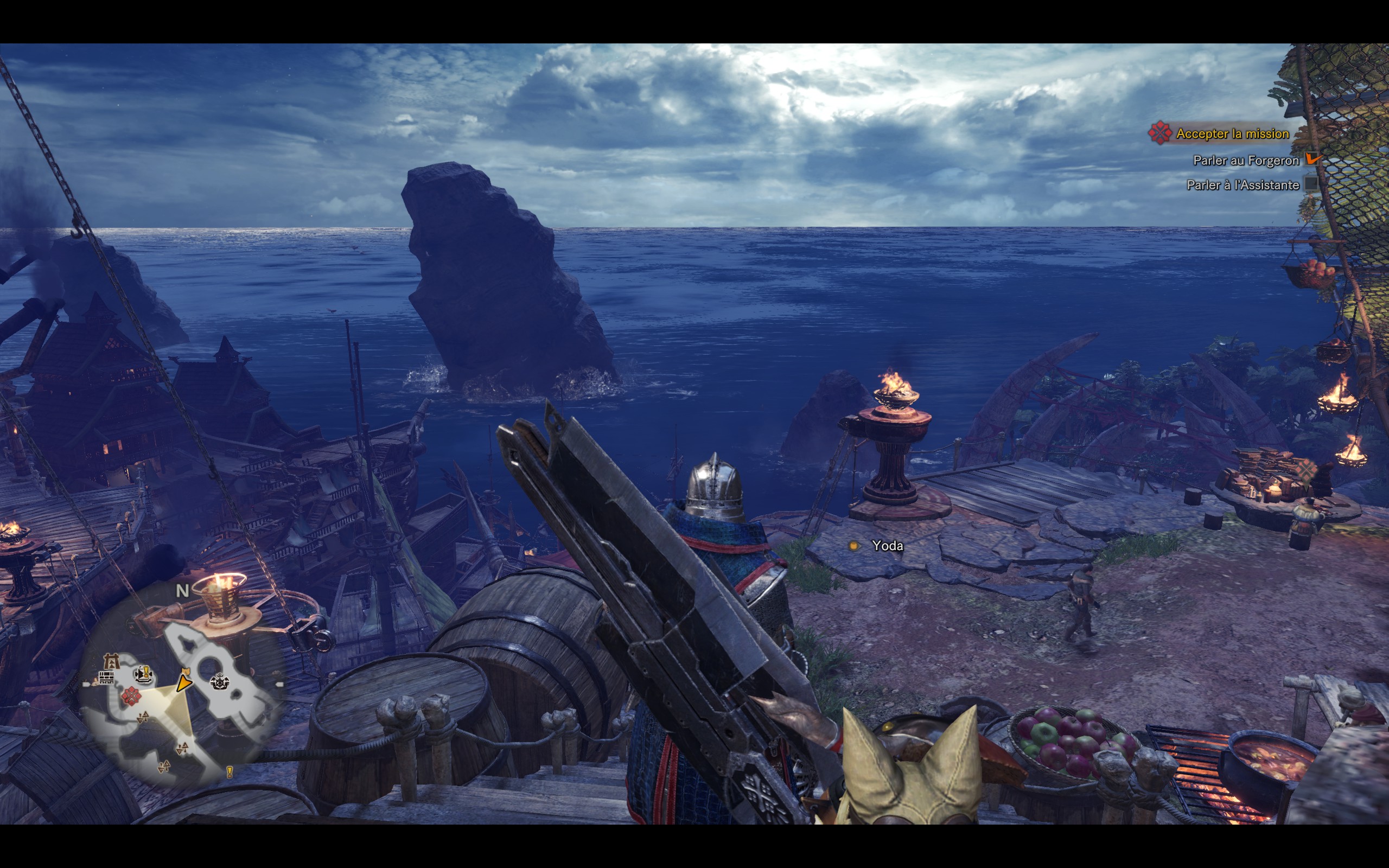The width and height of the screenshot is (1389, 868).
Task: Select the wooden gate marker on the minimap
Action: pos(110,661)
